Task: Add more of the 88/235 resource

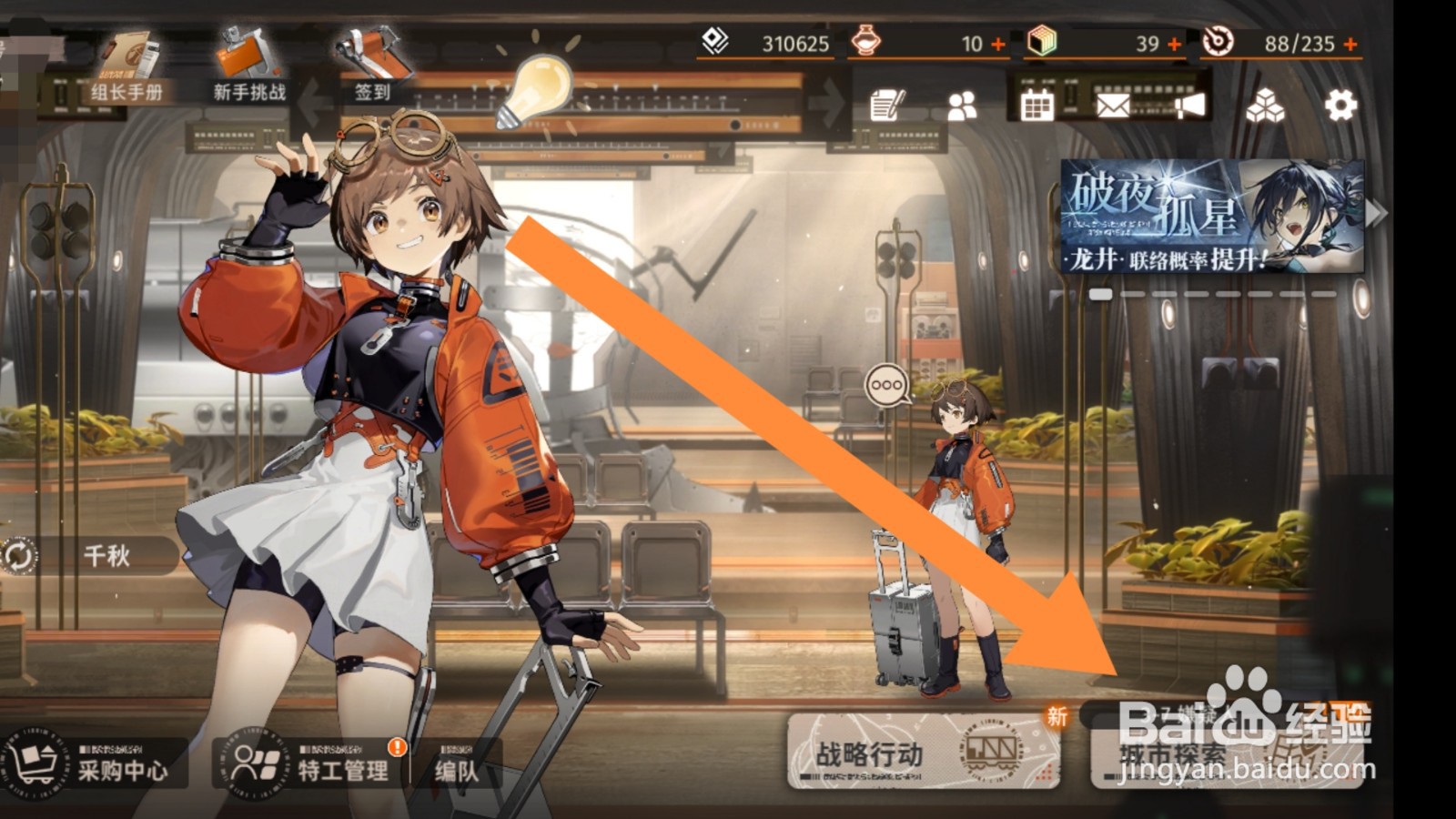Action: click(1350, 44)
